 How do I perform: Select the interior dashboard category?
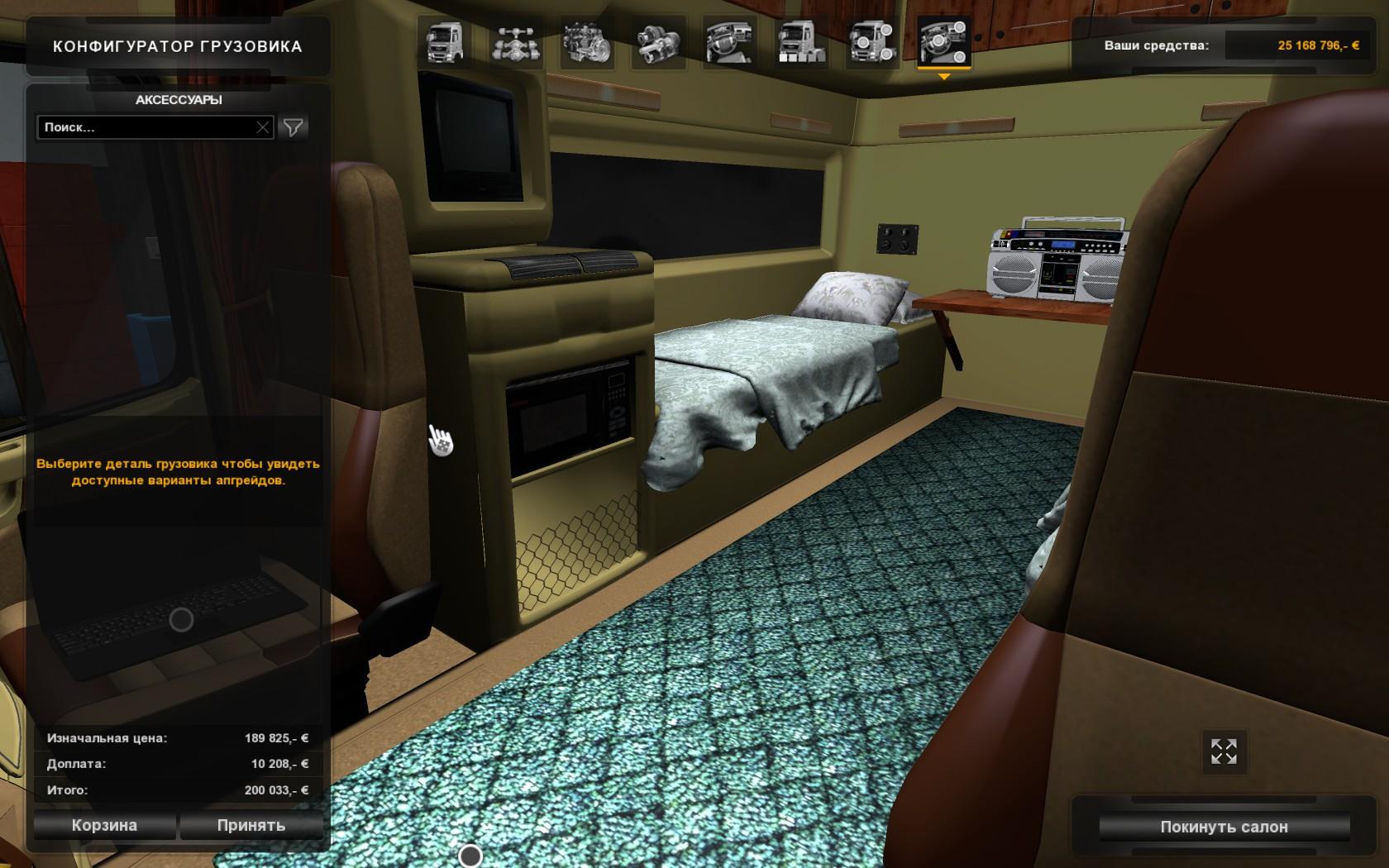click(729, 42)
